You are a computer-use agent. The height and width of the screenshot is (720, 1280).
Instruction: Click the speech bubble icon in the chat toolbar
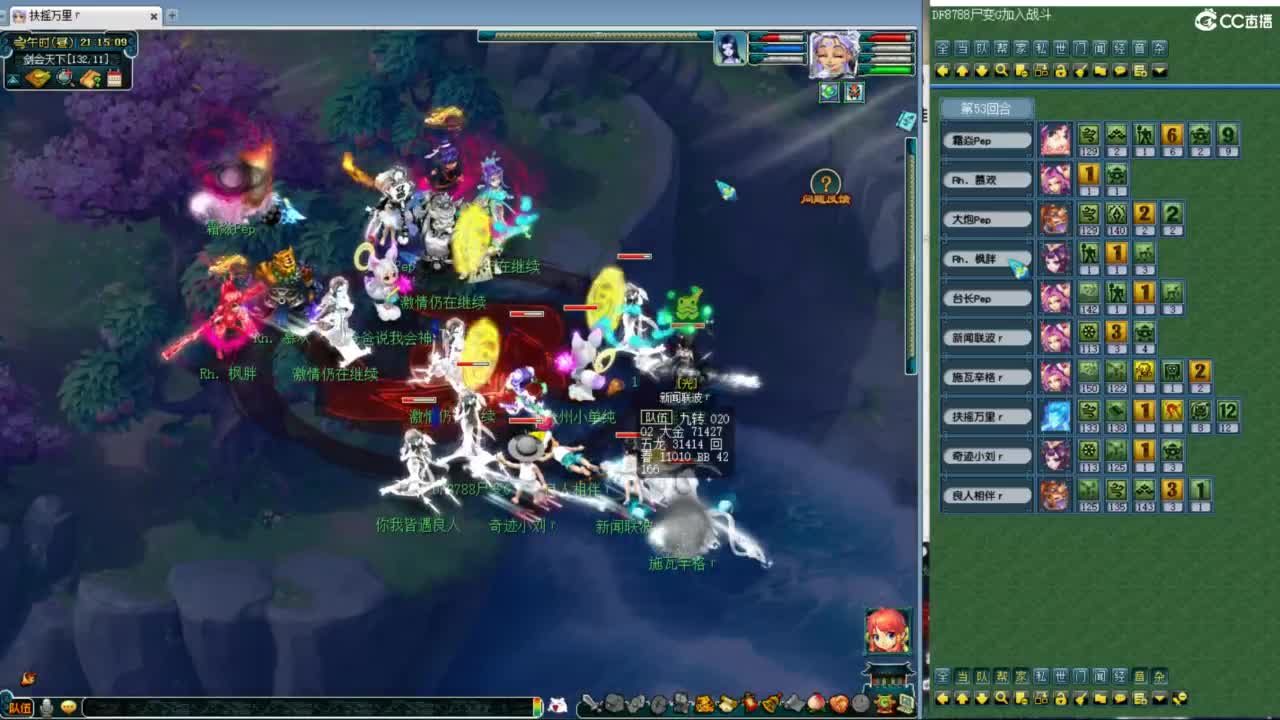click(x=1120, y=70)
